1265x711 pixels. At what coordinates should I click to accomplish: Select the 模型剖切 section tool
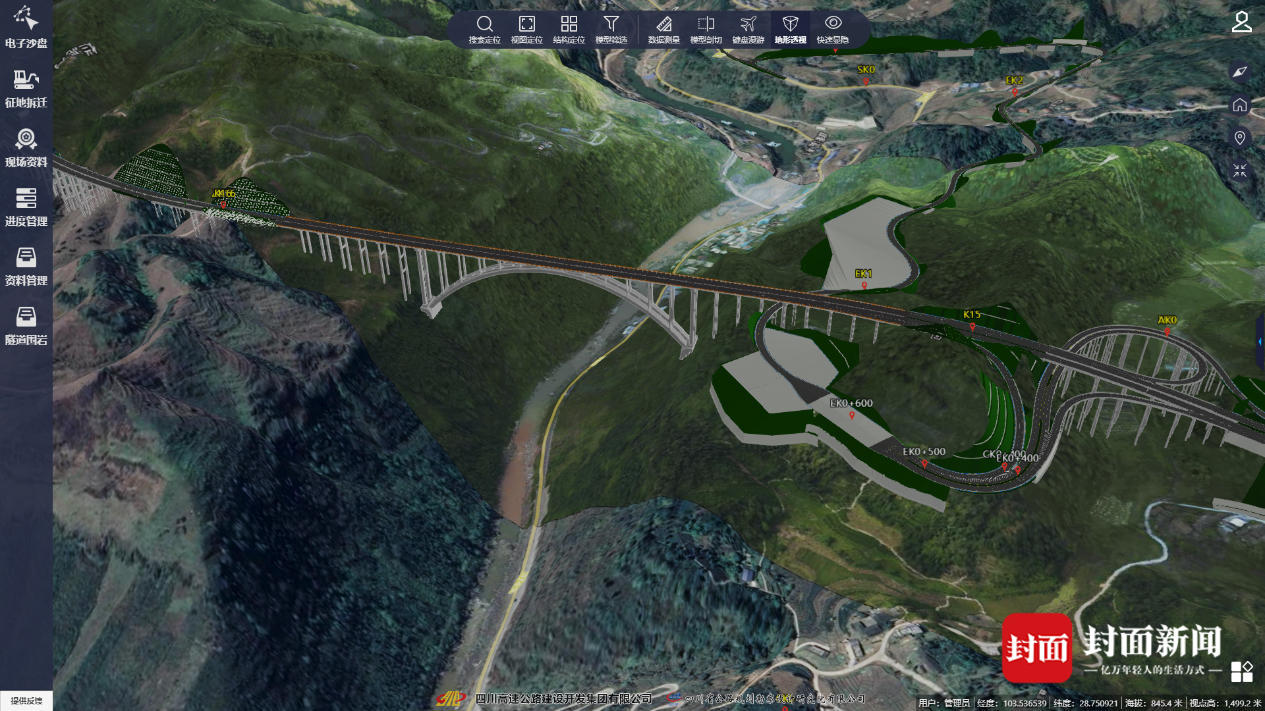[706, 28]
